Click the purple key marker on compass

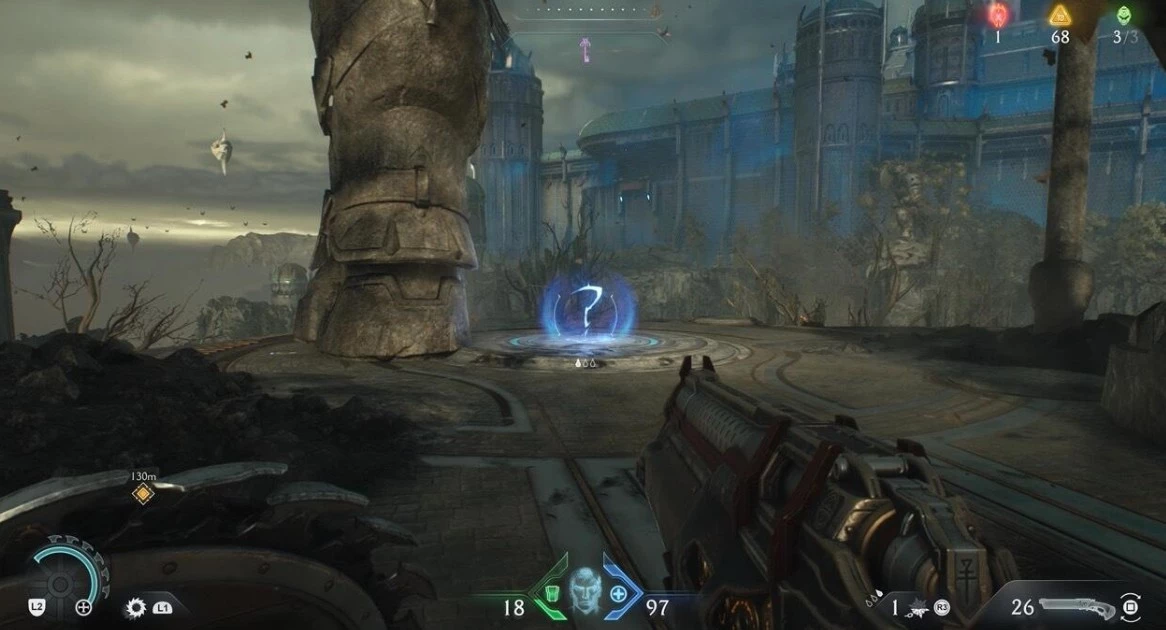coord(585,49)
